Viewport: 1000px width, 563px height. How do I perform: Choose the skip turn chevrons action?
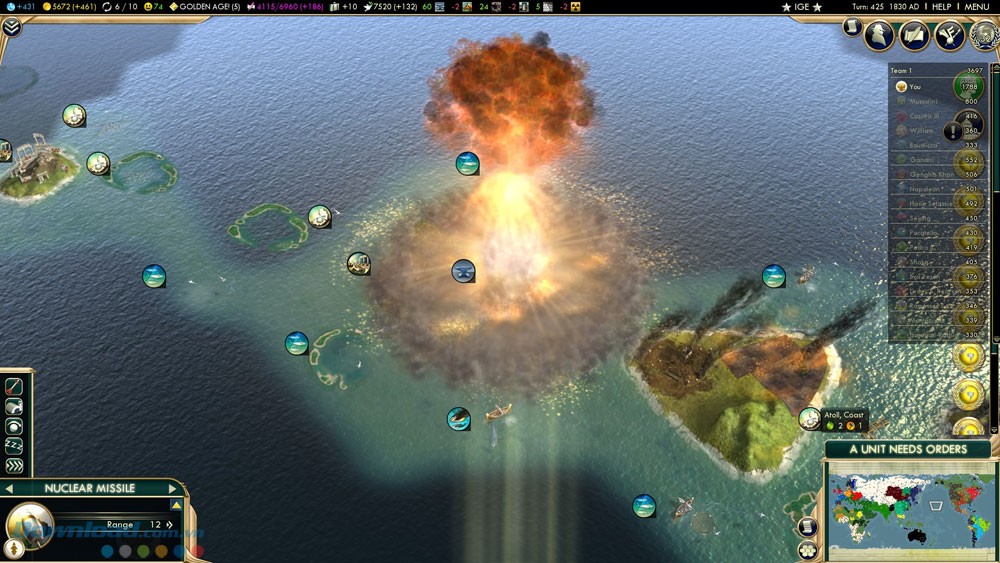point(14,466)
